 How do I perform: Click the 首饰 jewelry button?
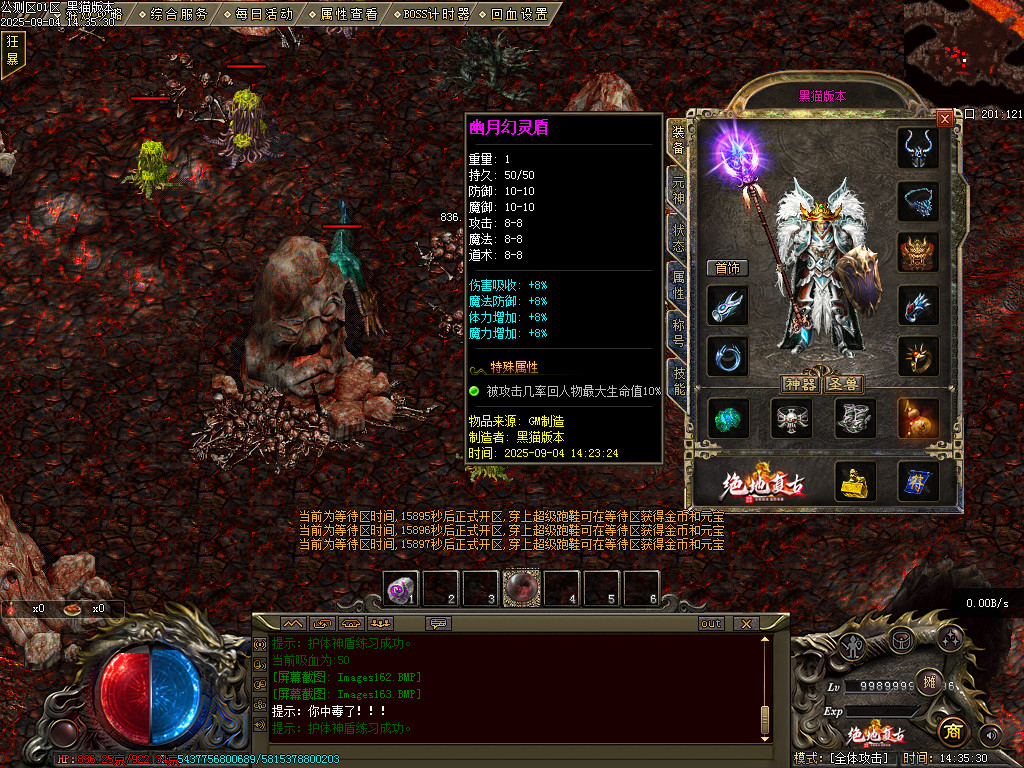727,268
